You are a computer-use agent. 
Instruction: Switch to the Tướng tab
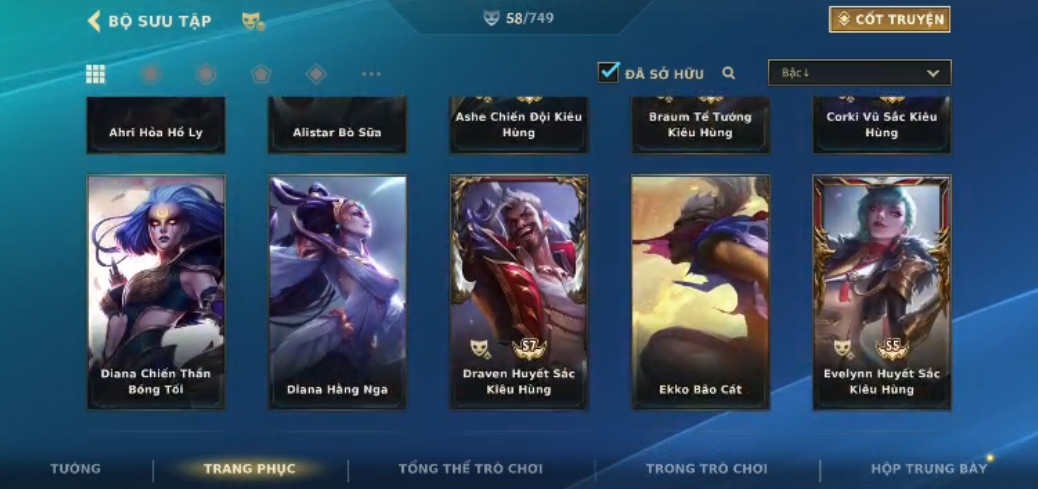coord(76,468)
